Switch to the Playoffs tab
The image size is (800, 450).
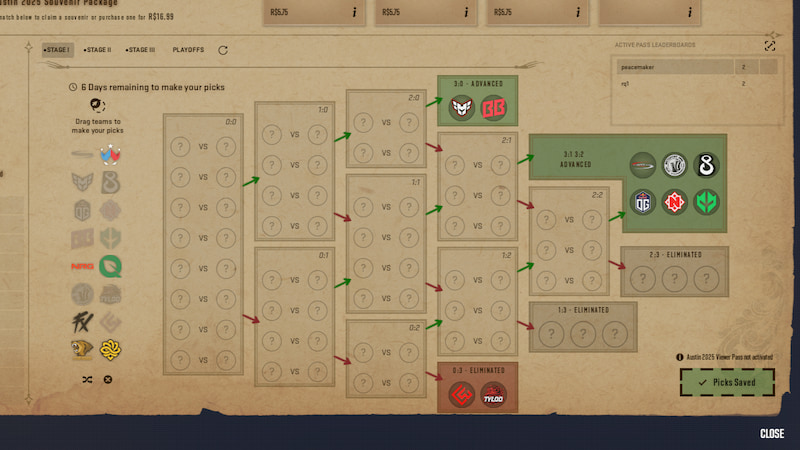(x=188, y=50)
